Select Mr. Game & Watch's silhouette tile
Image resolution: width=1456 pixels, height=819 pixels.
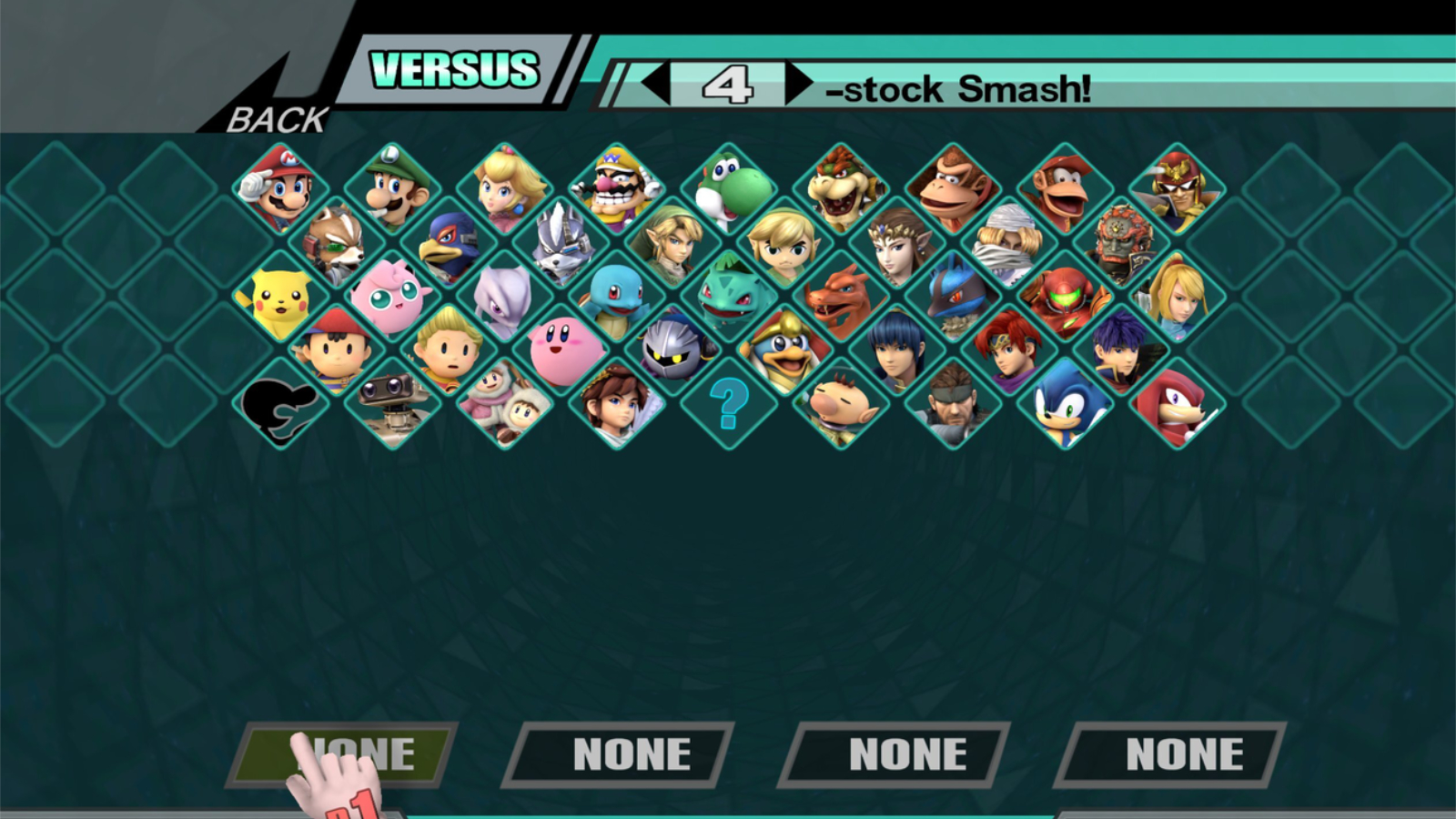click(280, 402)
